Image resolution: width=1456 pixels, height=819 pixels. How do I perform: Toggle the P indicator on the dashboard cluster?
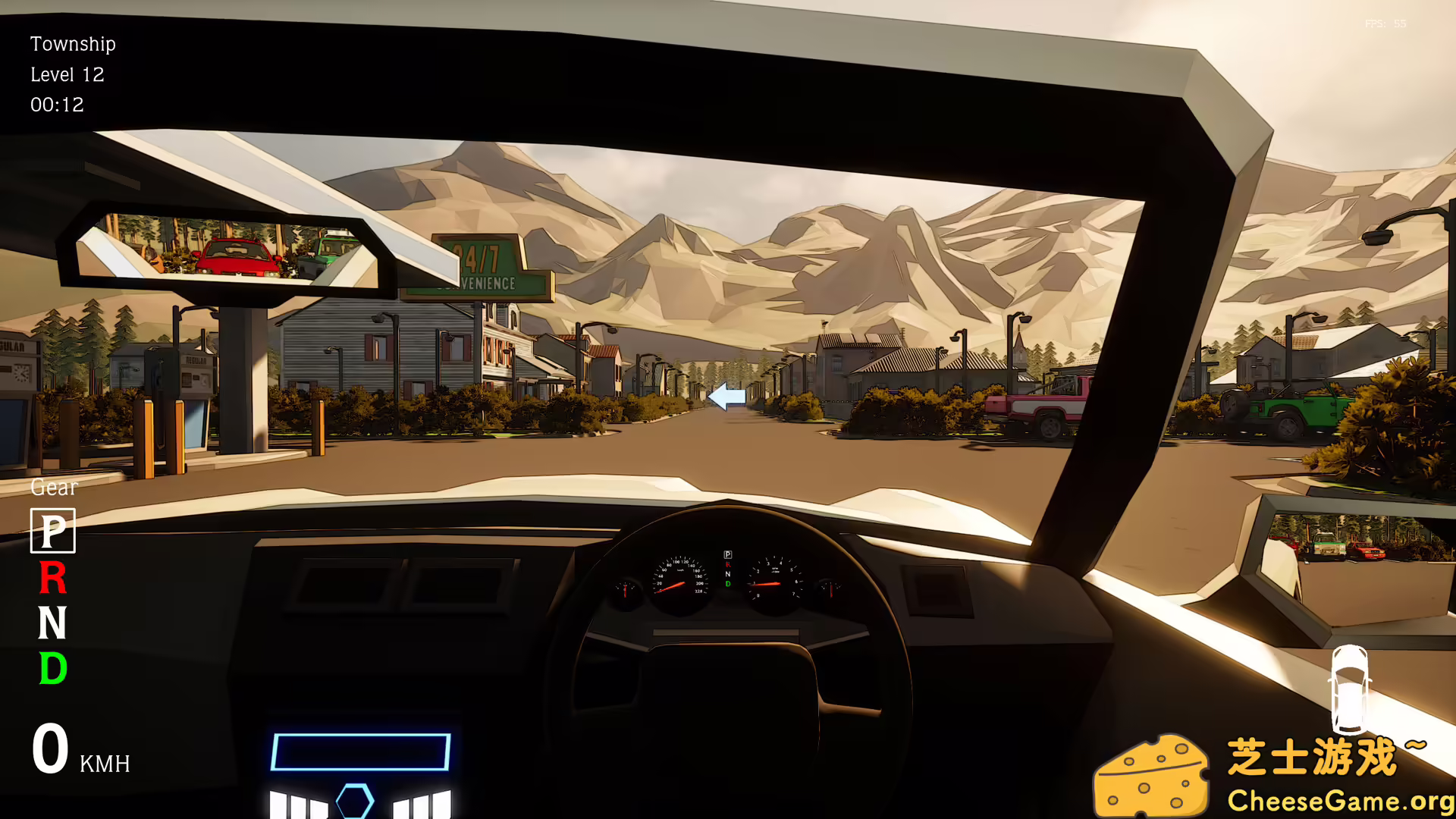tap(728, 554)
